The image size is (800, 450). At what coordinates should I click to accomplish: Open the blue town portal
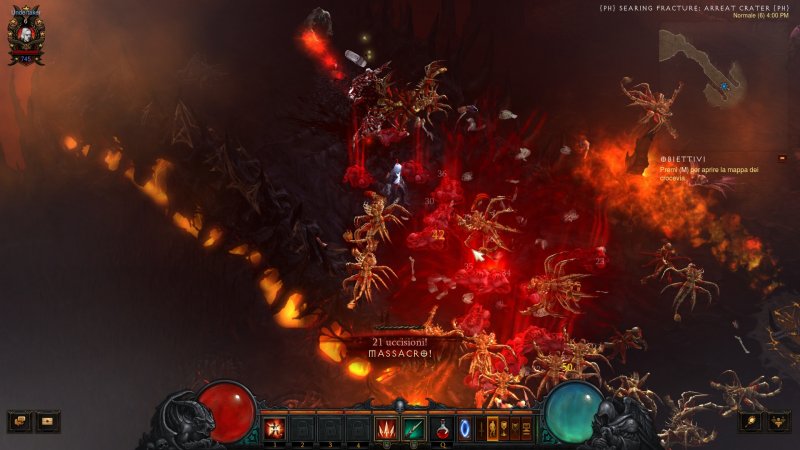(x=465, y=429)
